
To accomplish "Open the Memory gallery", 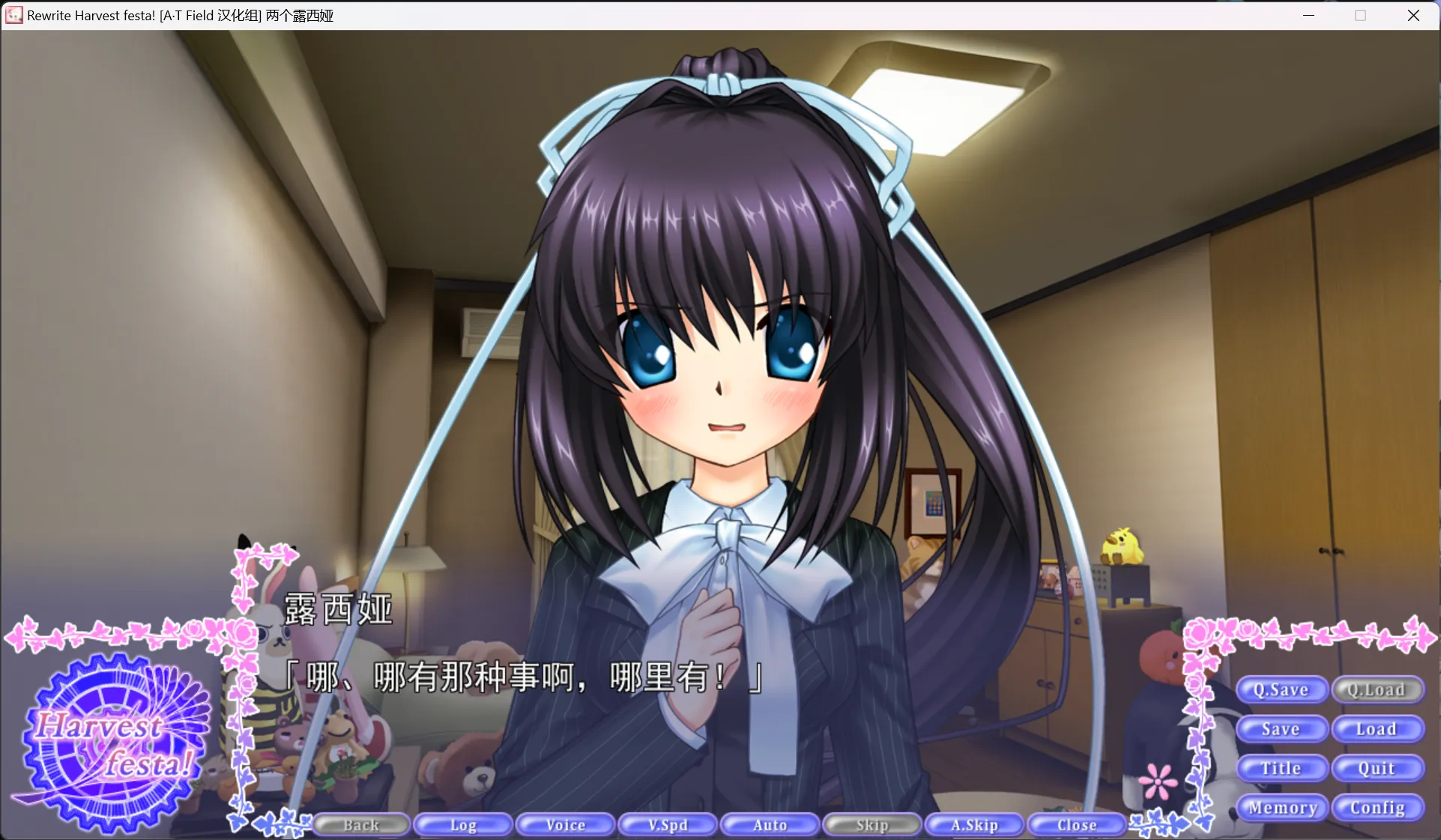I will pos(1281,808).
